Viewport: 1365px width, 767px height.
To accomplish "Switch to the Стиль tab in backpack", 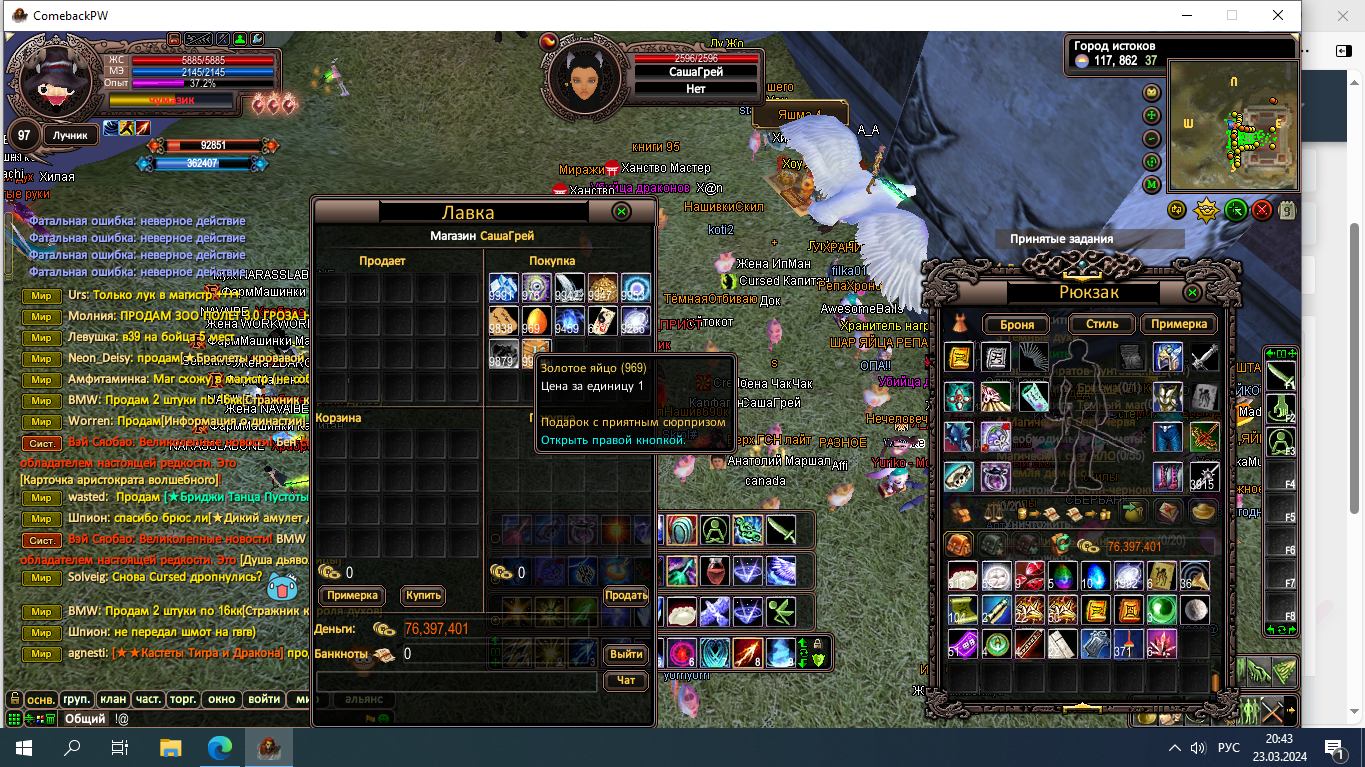I will coord(1101,324).
